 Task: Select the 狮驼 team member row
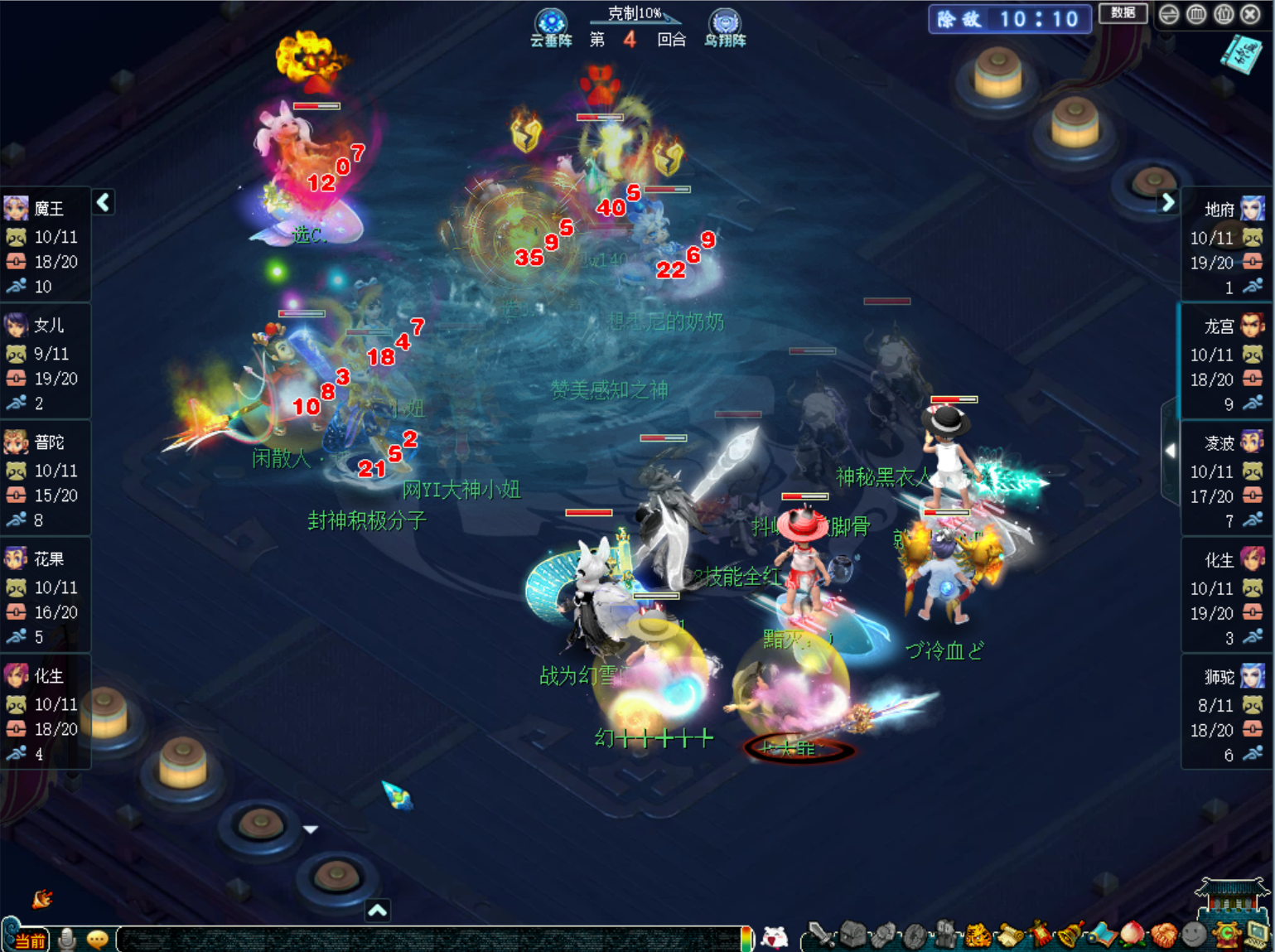[1225, 714]
